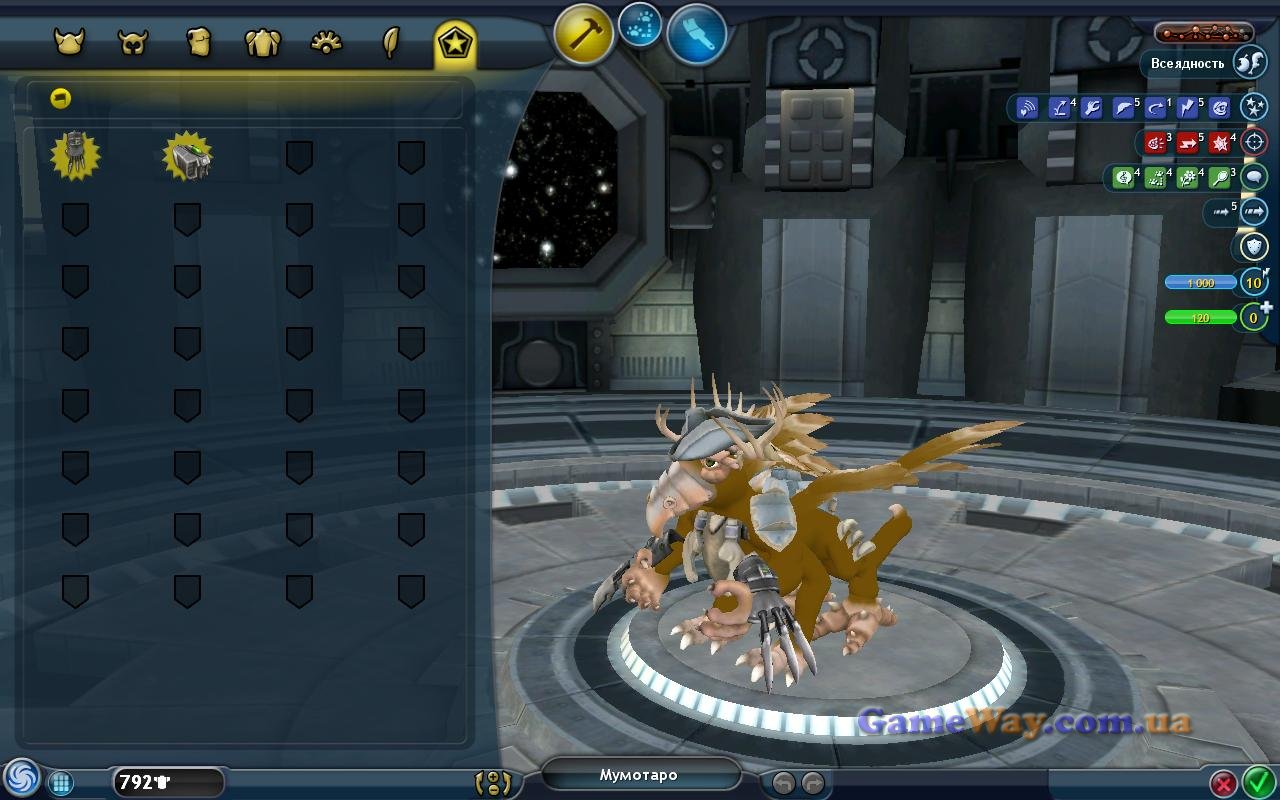Pick the grey device with green light part
This screenshot has height=800, width=1280.
(x=187, y=156)
